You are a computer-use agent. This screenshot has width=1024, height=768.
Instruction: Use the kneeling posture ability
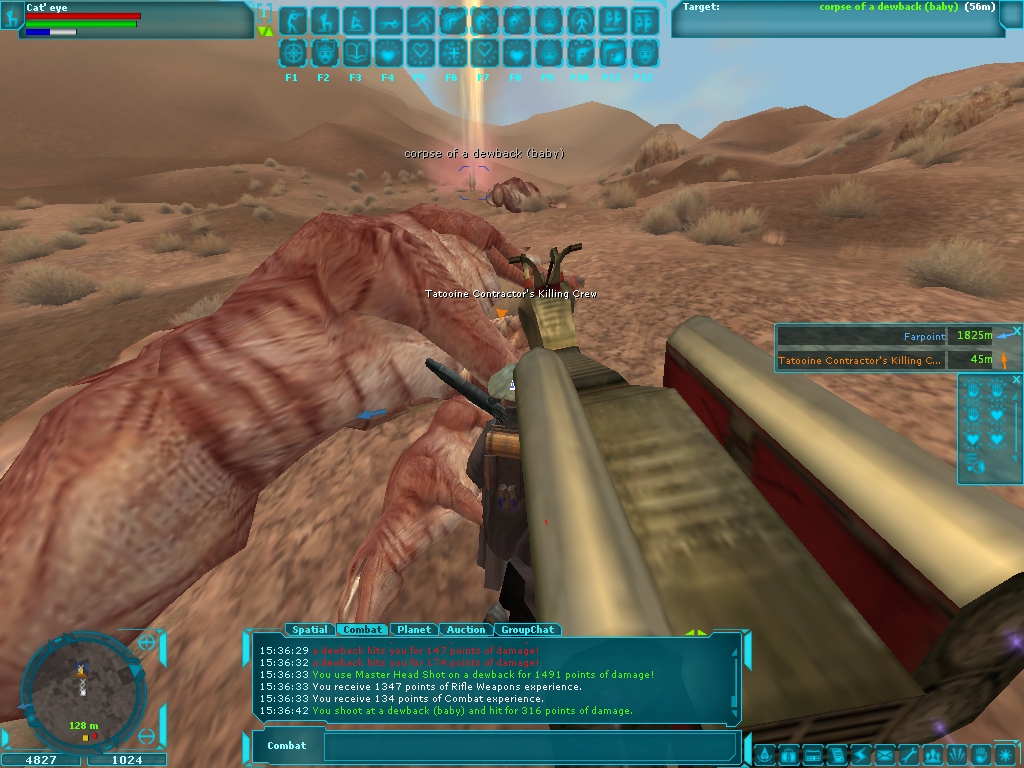tap(325, 21)
